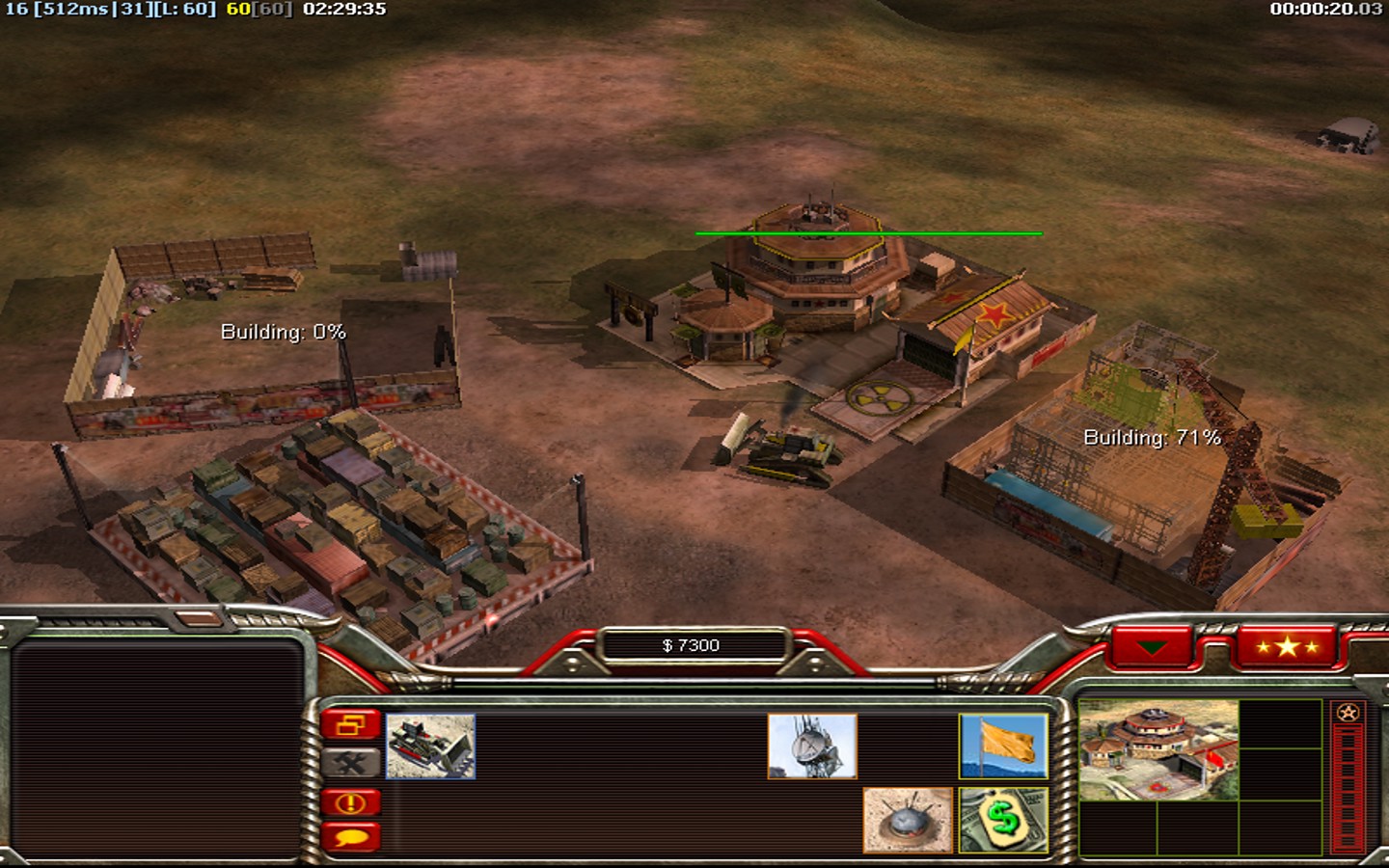Click the empty radar minimap panel
The width and height of the screenshot is (1389, 868).
click(157, 748)
